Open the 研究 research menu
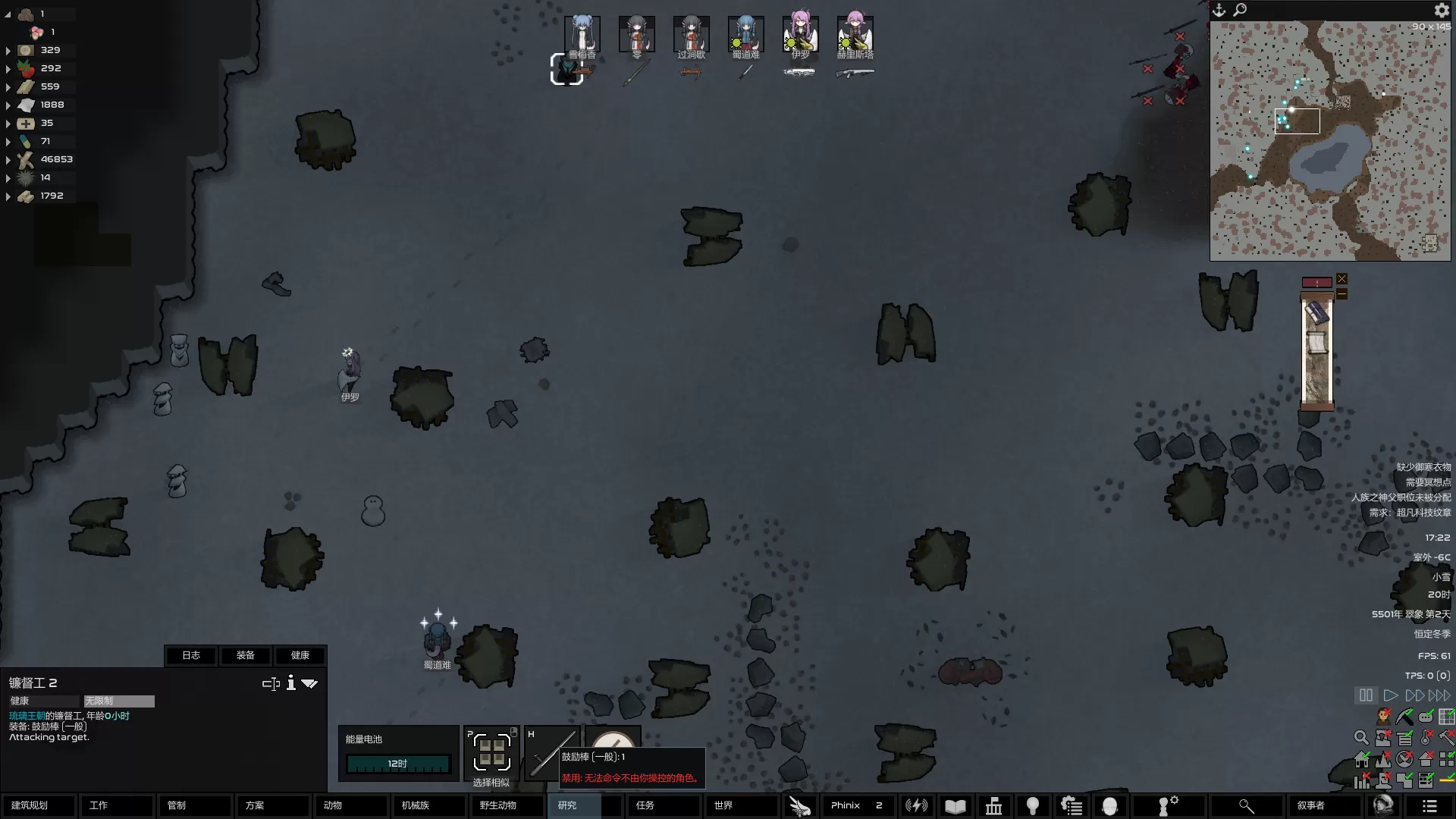Image resolution: width=1456 pixels, height=819 pixels. (x=574, y=805)
